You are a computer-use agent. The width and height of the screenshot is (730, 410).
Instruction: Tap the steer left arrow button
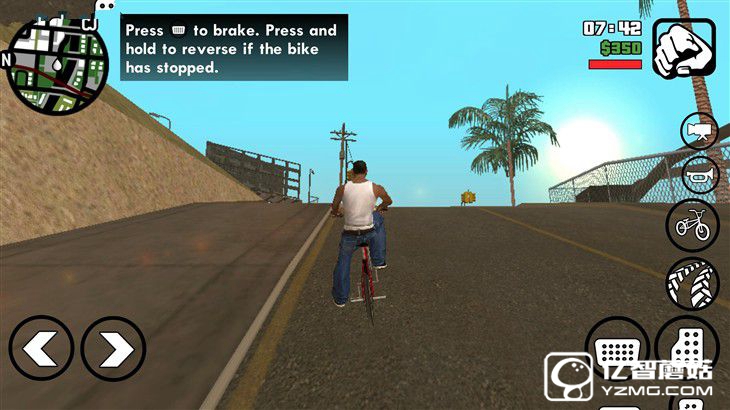tap(41, 349)
